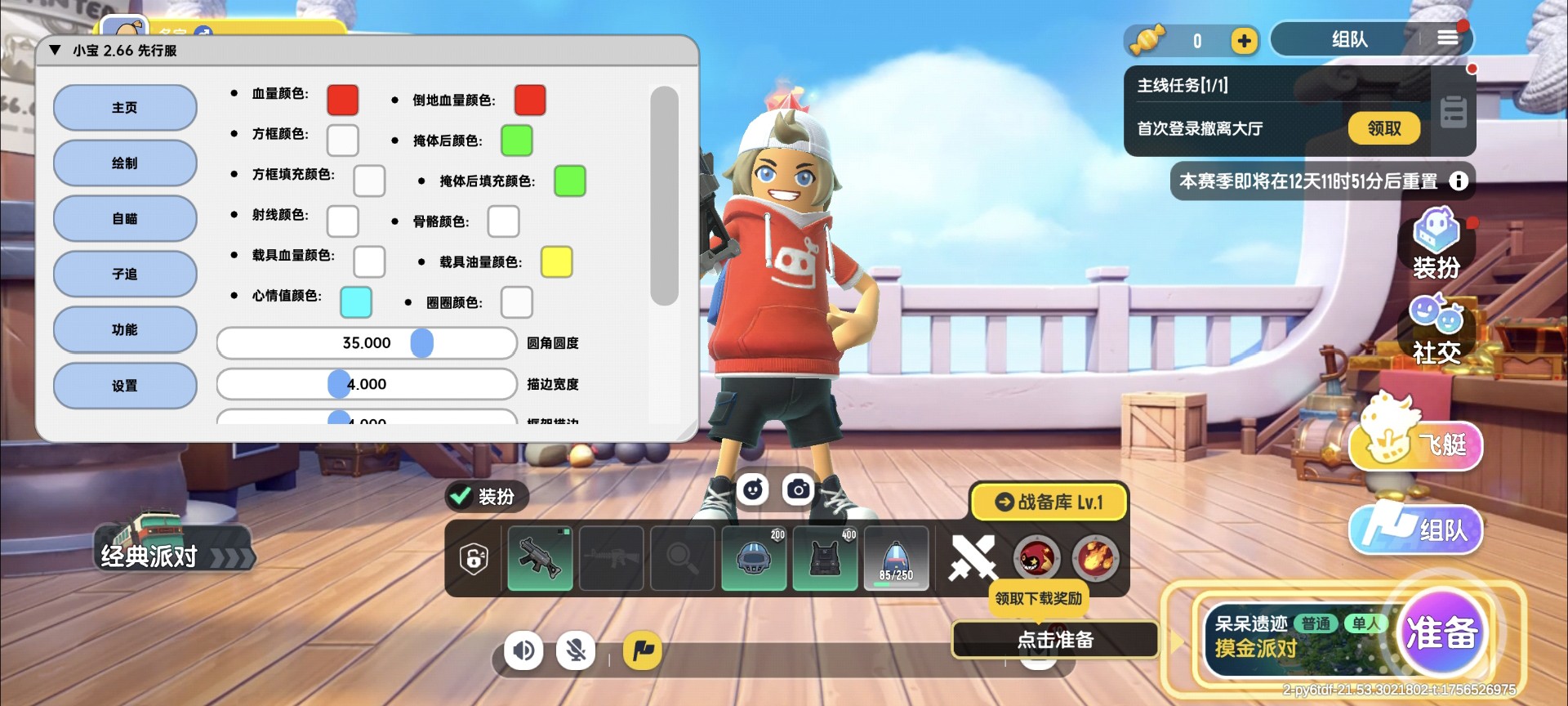Select the helmet equipment slot
The height and width of the screenshot is (706, 1568).
pyautogui.click(x=754, y=559)
